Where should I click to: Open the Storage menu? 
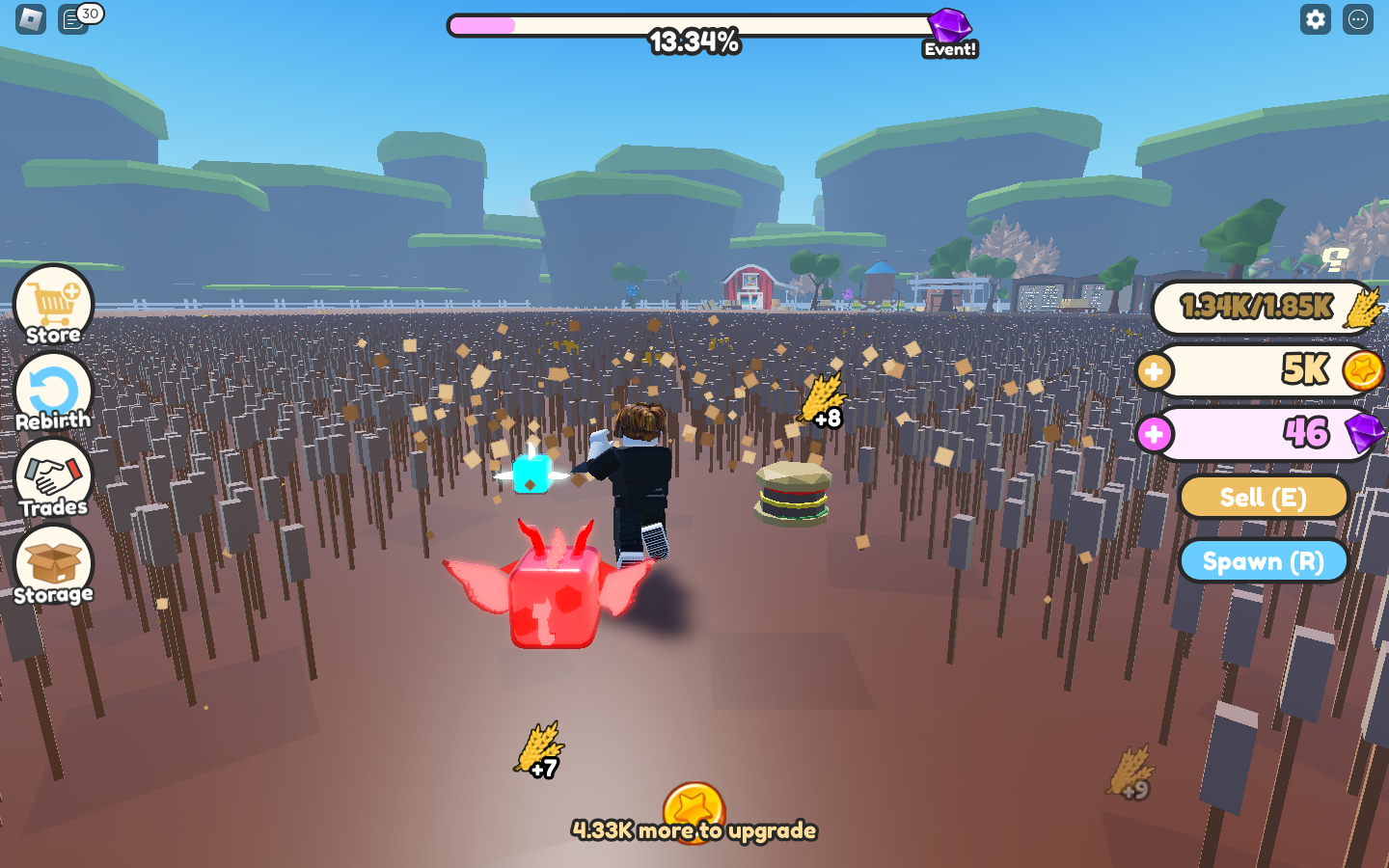click(x=54, y=566)
